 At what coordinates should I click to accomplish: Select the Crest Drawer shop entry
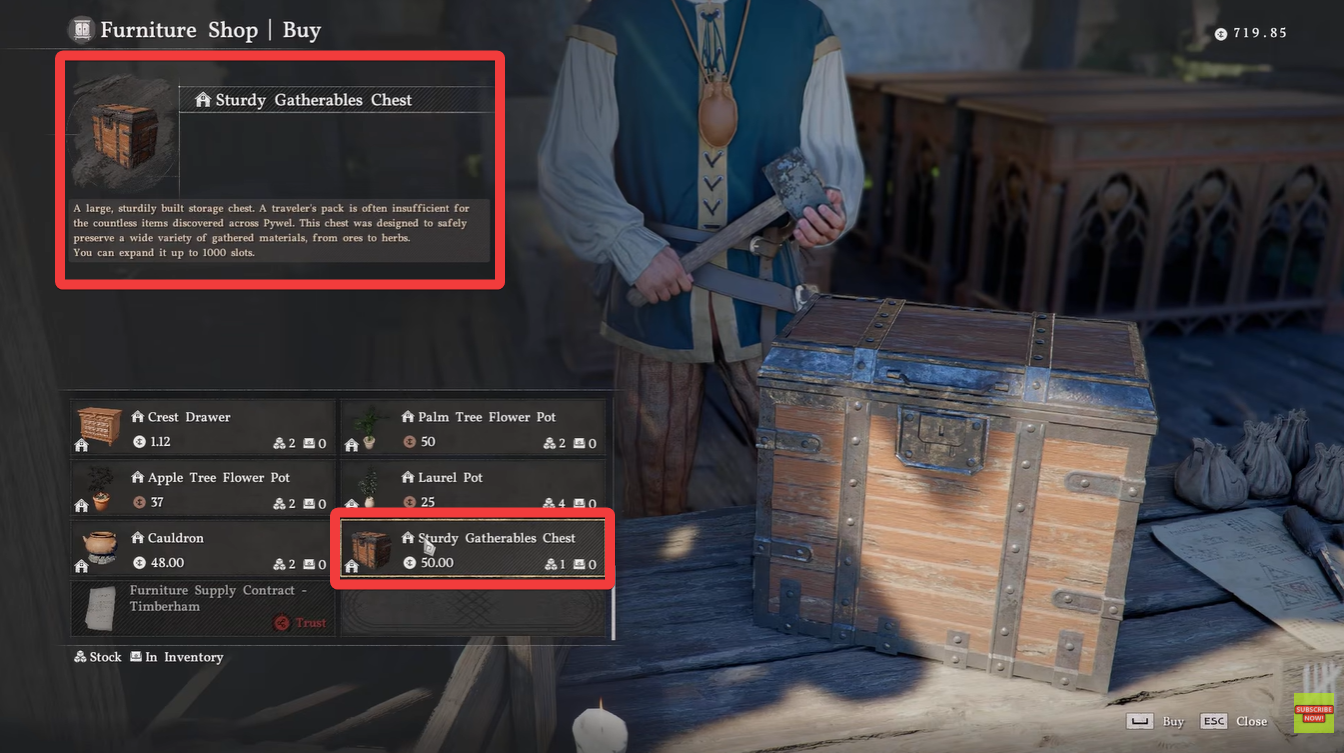[x=200, y=428]
